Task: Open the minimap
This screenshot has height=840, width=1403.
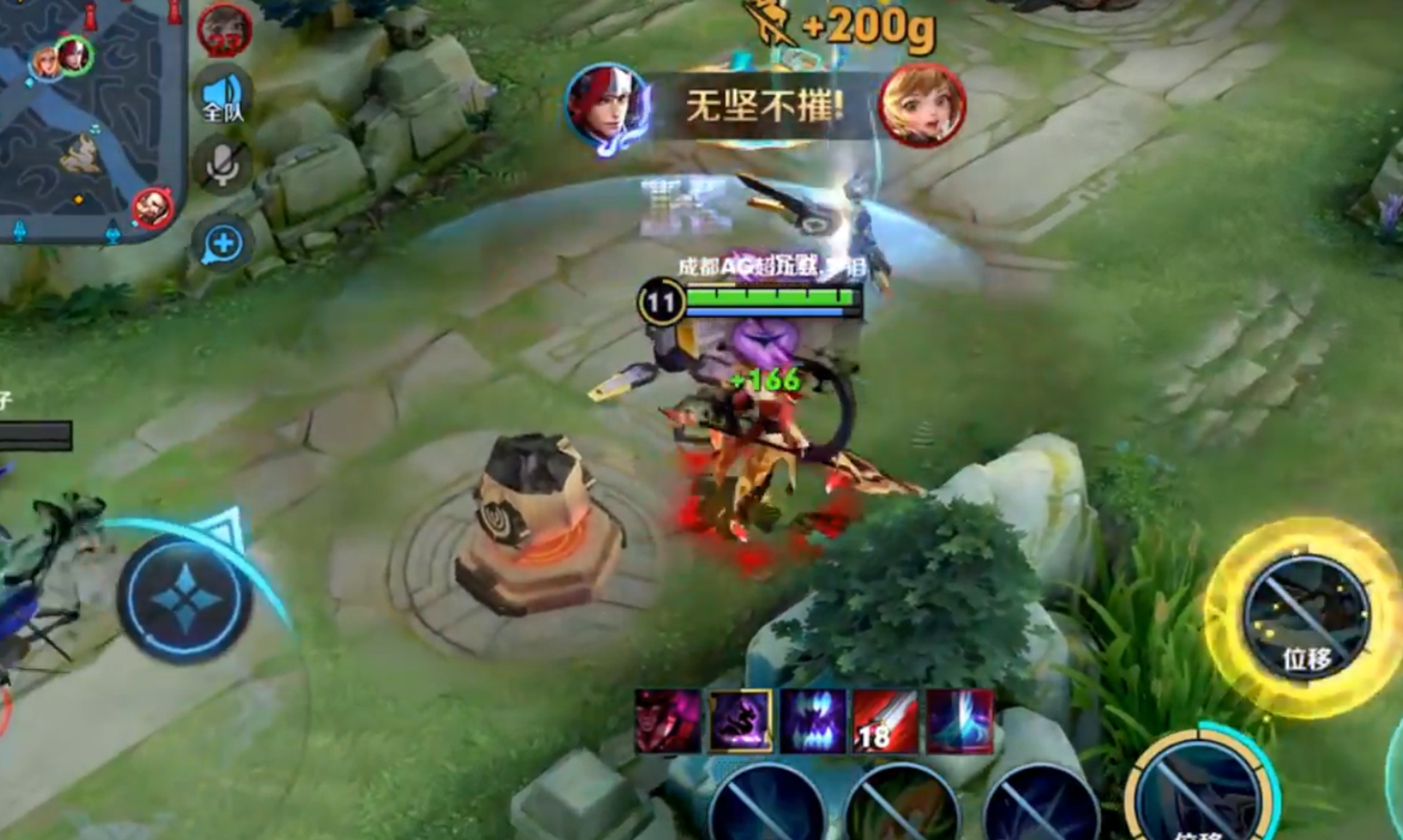Action: [x=88, y=117]
